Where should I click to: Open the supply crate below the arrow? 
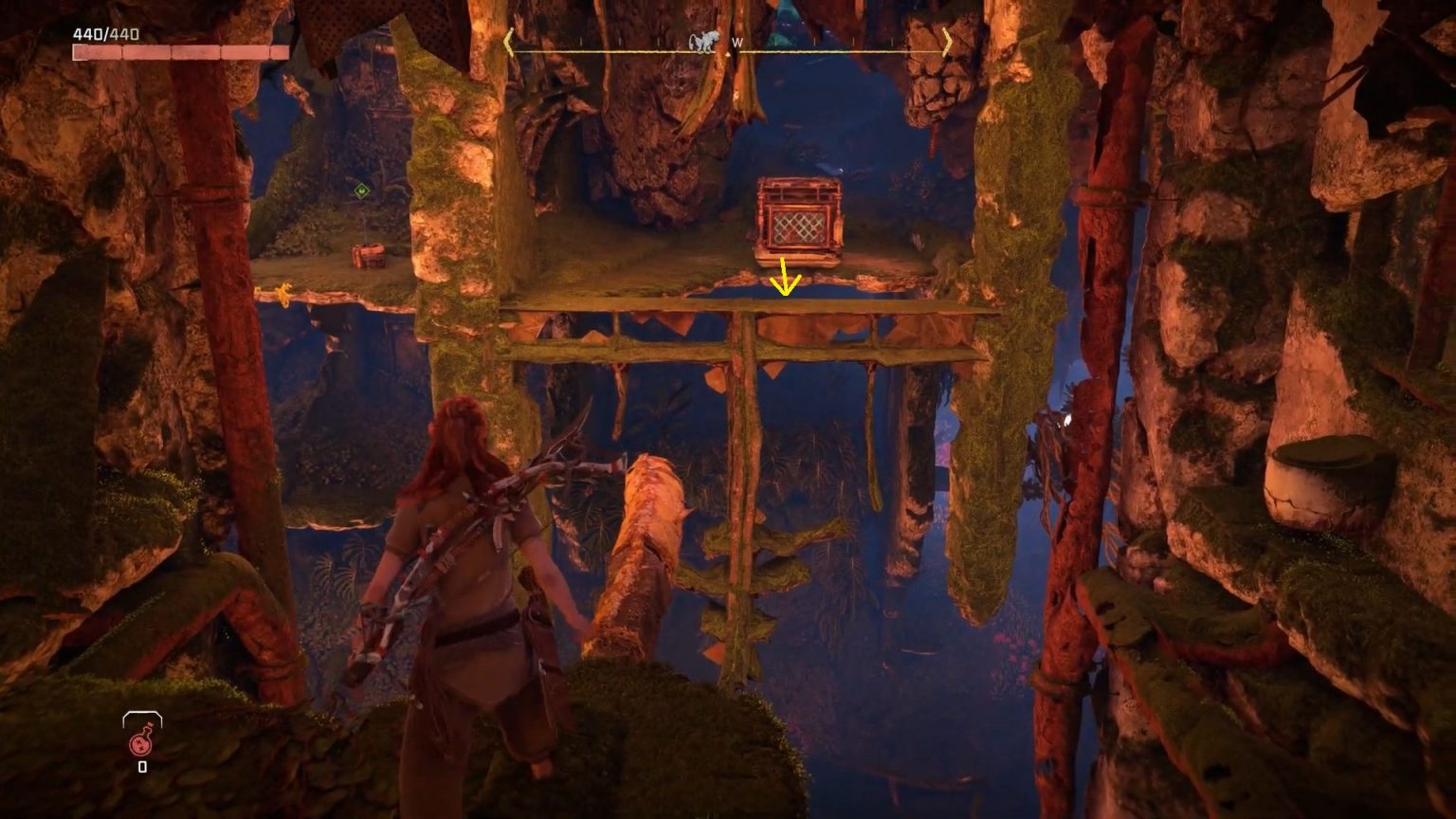[799, 216]
